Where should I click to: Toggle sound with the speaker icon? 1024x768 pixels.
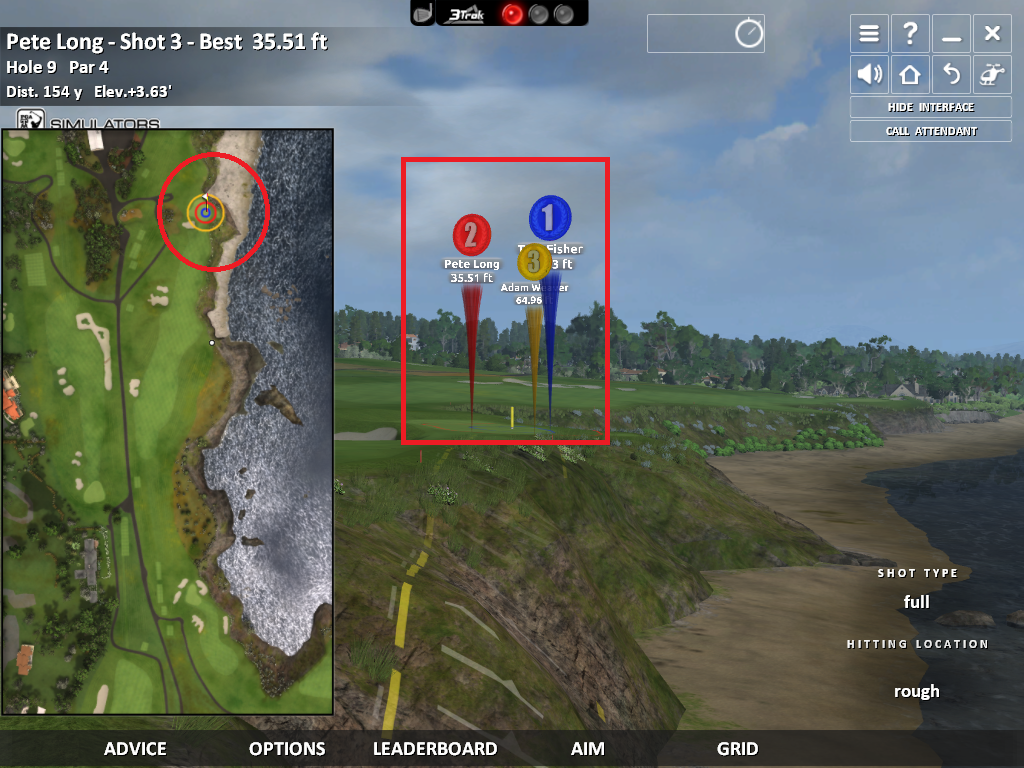869,74
